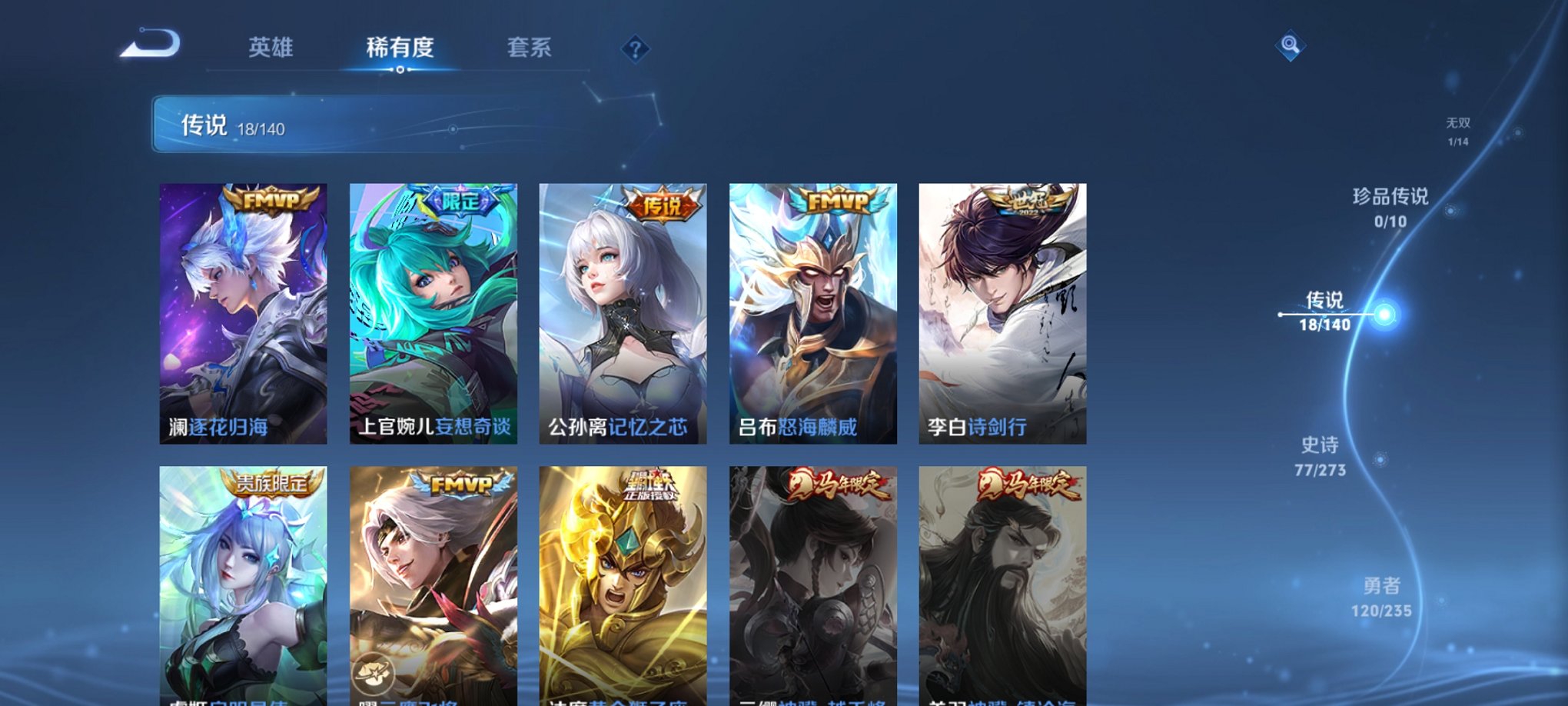Click the 限定 badge on 上官婉儿's skin

tap(459, 201)
